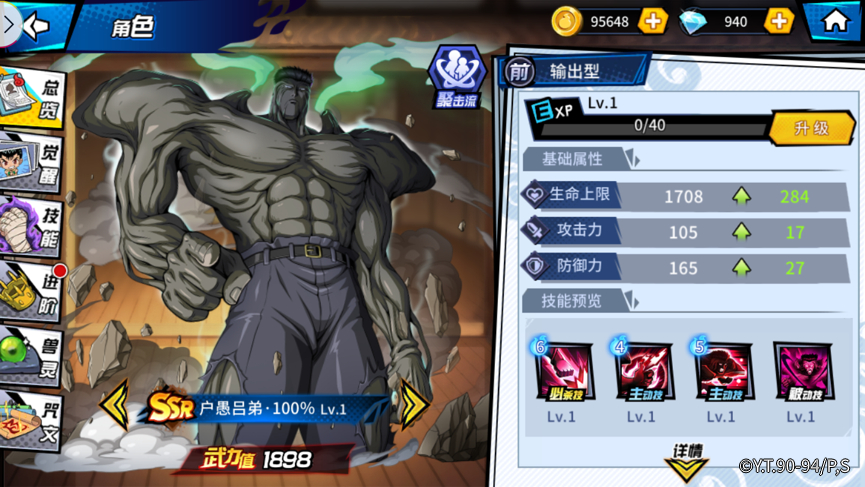The image size is (865, 487).
Task: Level up with the 升级 button
Action: click(811, 128)
